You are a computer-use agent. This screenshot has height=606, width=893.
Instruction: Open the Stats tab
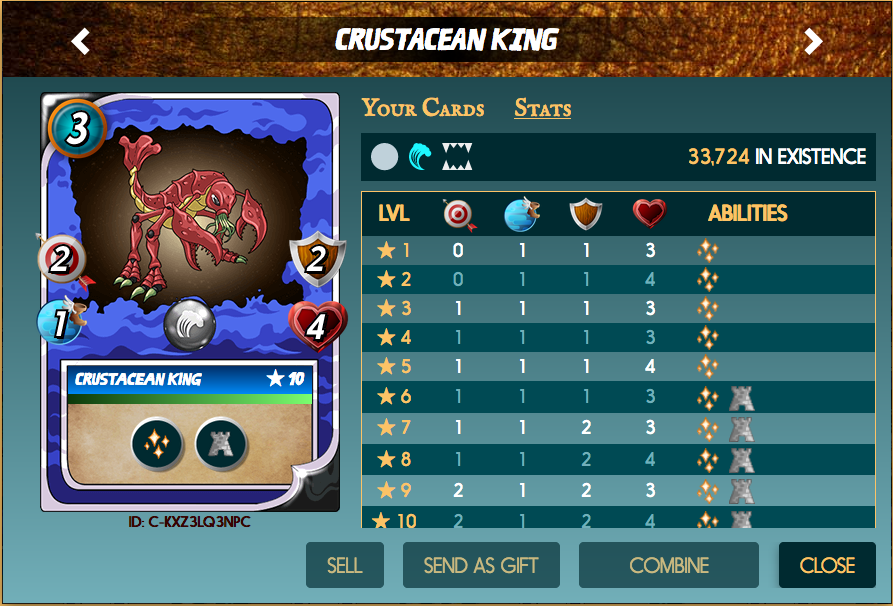click(542, 108)
